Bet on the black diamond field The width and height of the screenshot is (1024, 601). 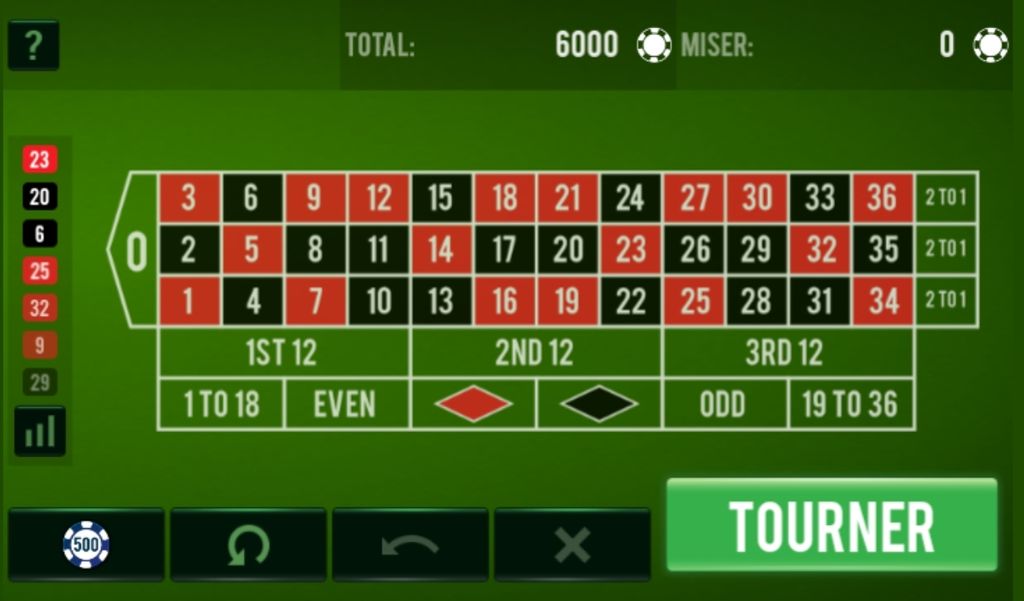pos(599,404)
